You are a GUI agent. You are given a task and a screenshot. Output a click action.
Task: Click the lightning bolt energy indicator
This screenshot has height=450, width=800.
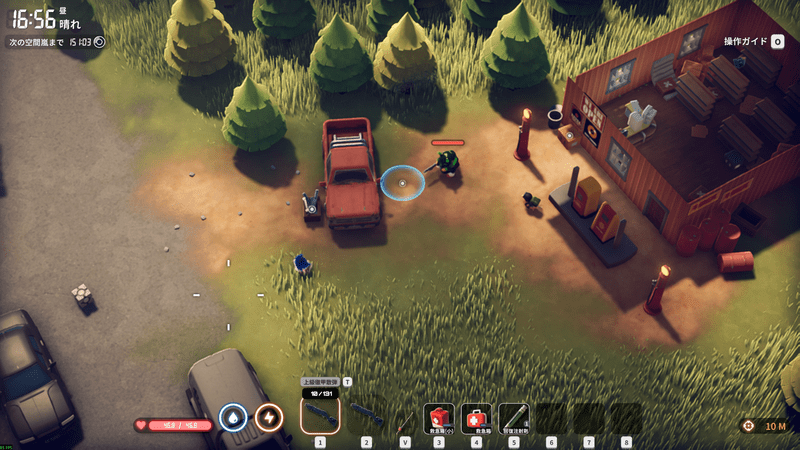pos(268,417)
